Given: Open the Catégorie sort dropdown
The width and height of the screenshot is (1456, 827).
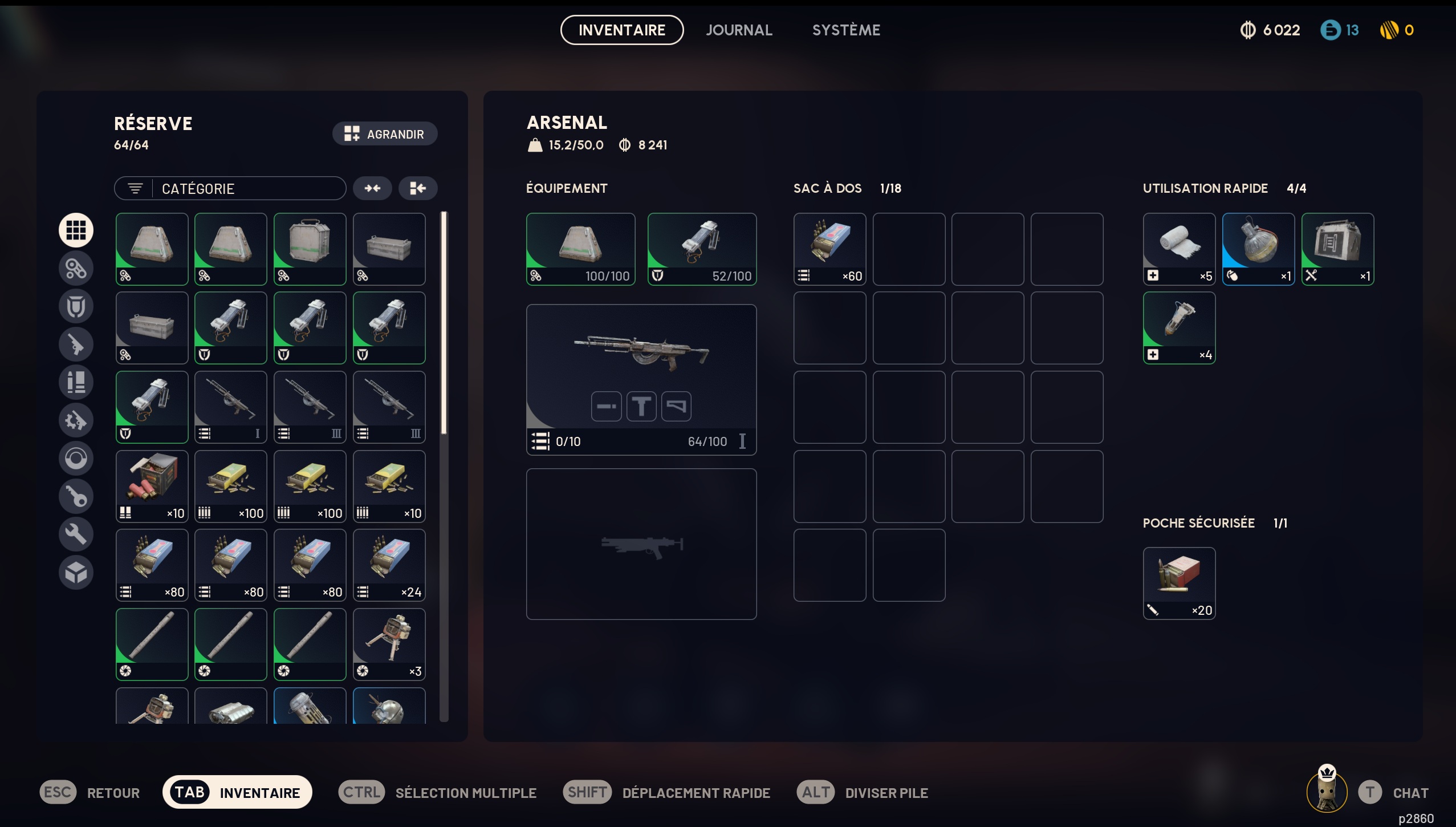Looking at the screenshot, I should point(230,189).
